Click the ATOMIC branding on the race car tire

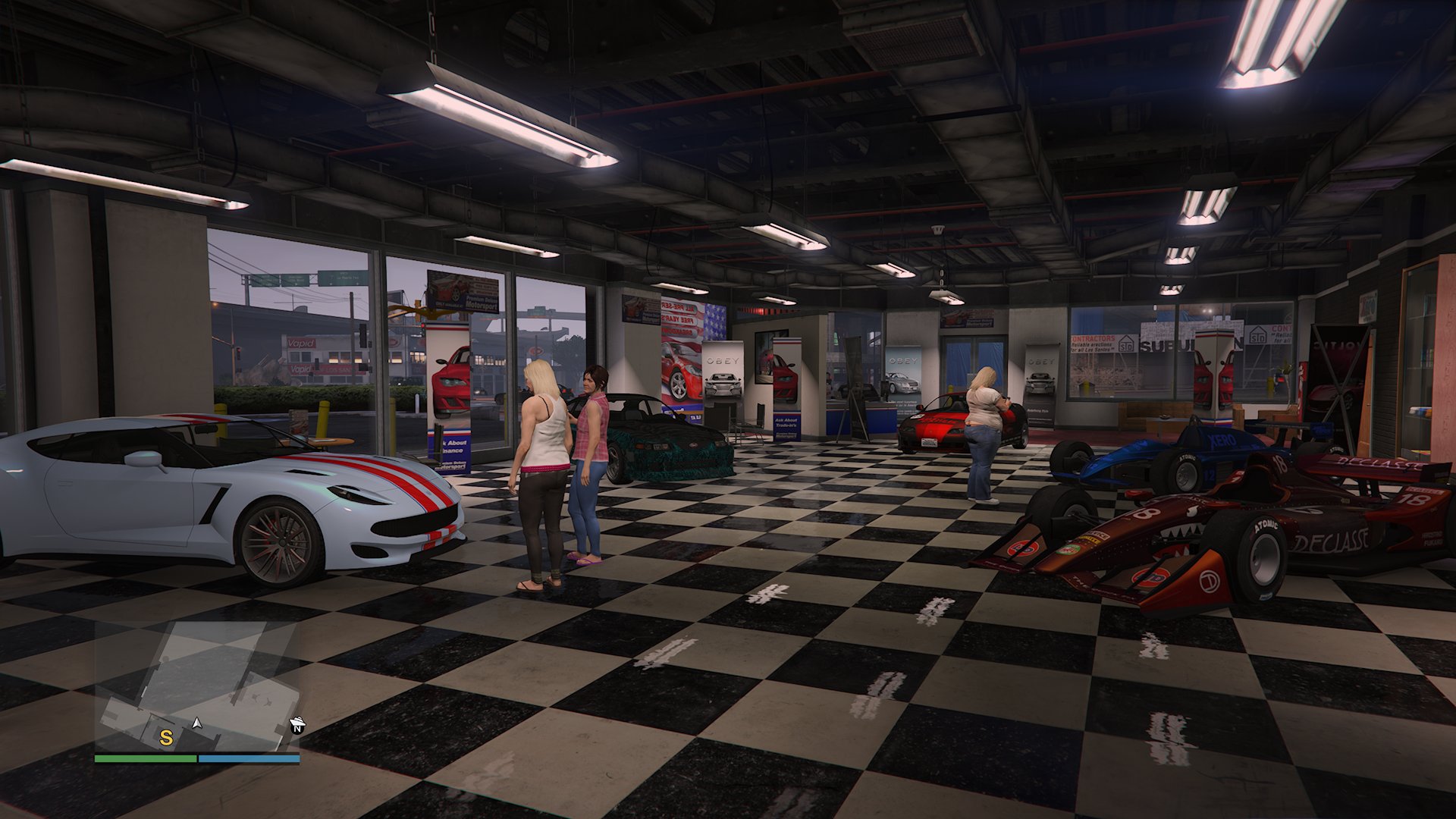1266,526
